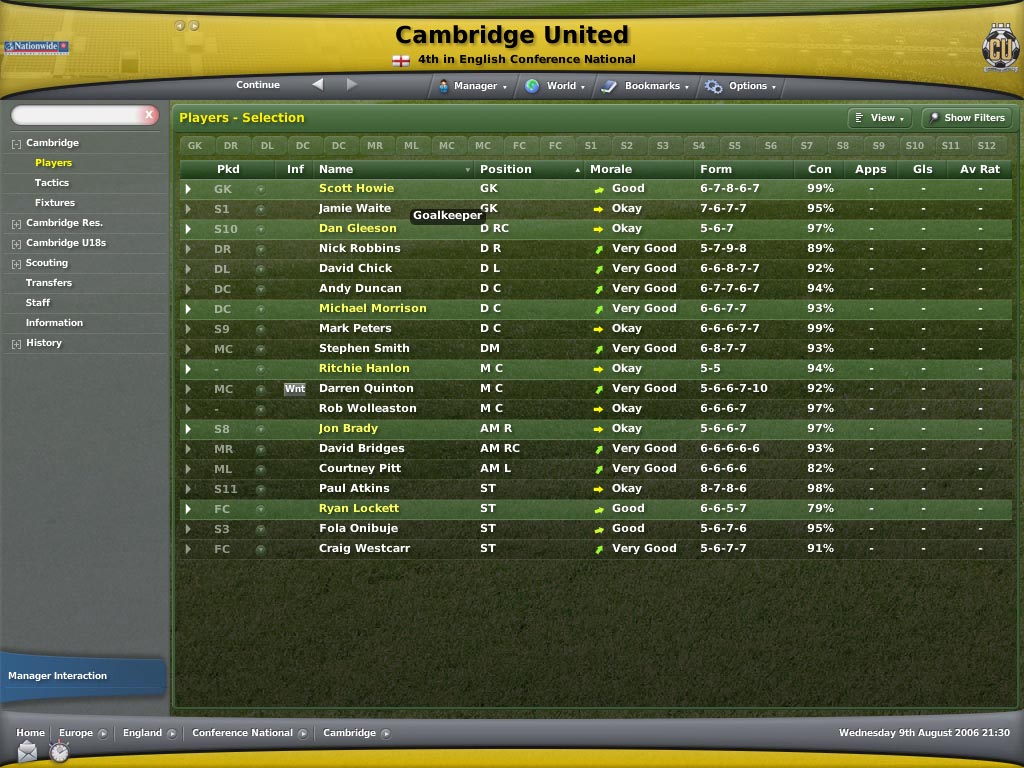Open the Staff section
The image size is (1024, 768).
click(x=38, y=303)
